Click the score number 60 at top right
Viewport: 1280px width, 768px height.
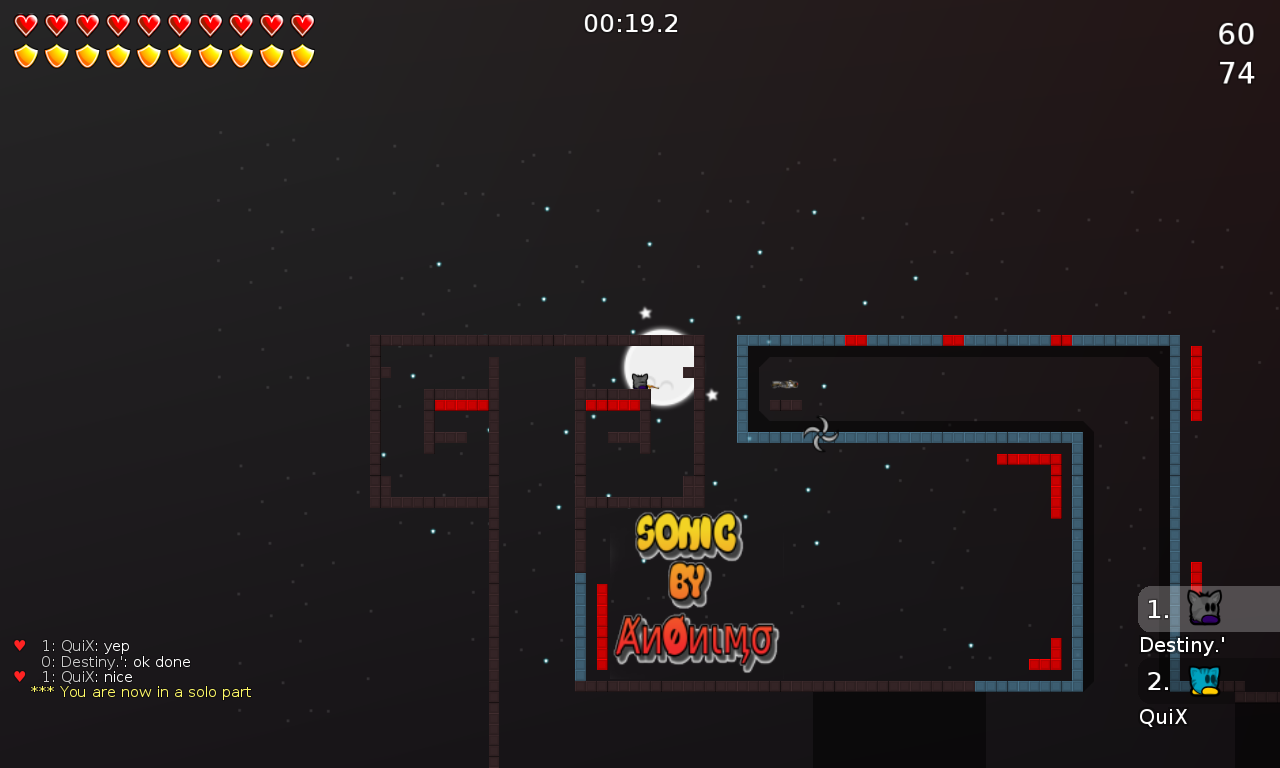1236,33
